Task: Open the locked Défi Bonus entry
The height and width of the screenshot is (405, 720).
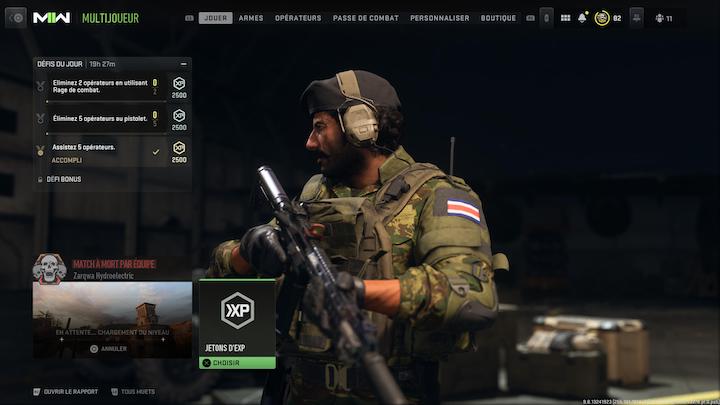Action: point(63,179)
